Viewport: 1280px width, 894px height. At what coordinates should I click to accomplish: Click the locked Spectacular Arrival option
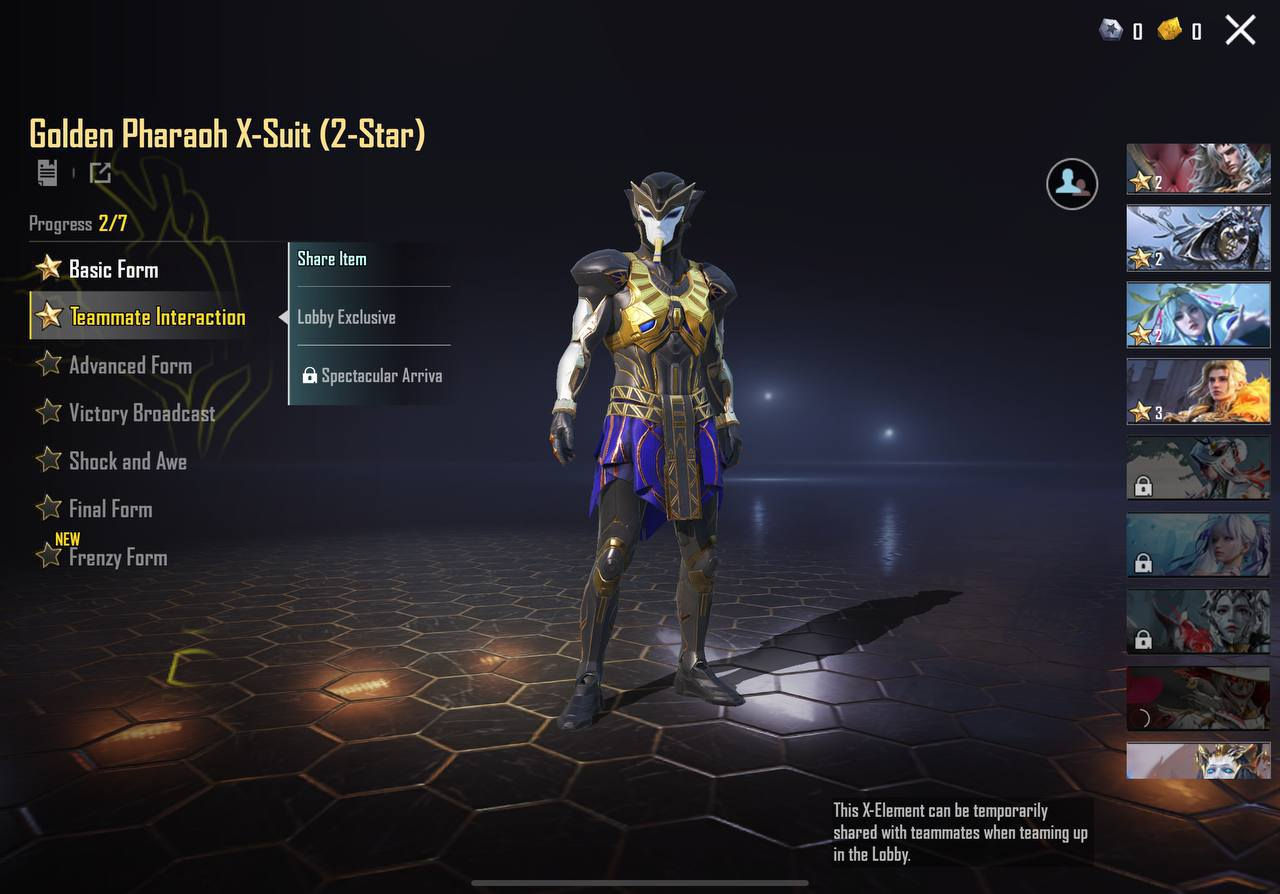372,376
